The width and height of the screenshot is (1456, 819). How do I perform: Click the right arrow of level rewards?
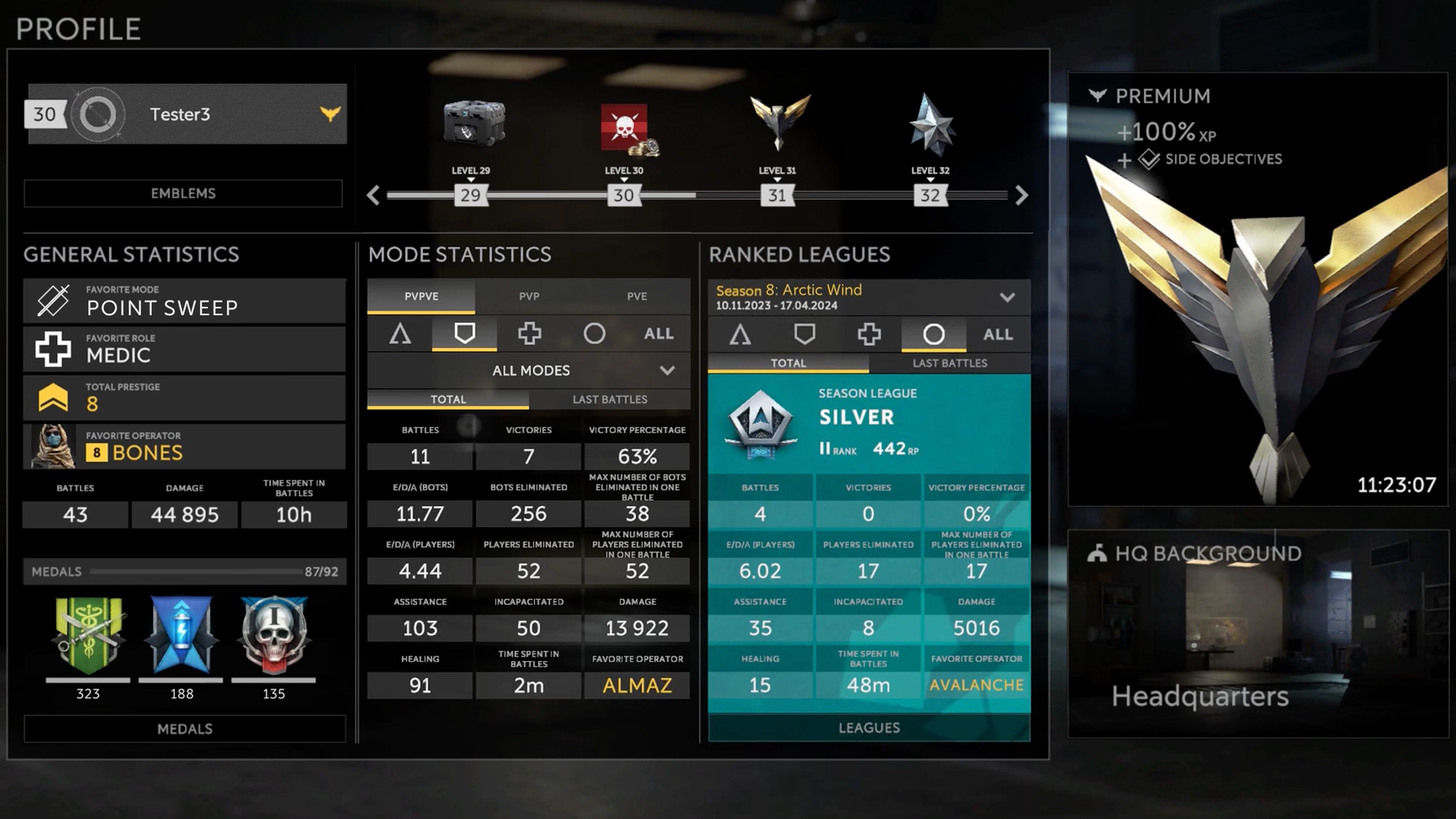click(x=1021, y=196)
